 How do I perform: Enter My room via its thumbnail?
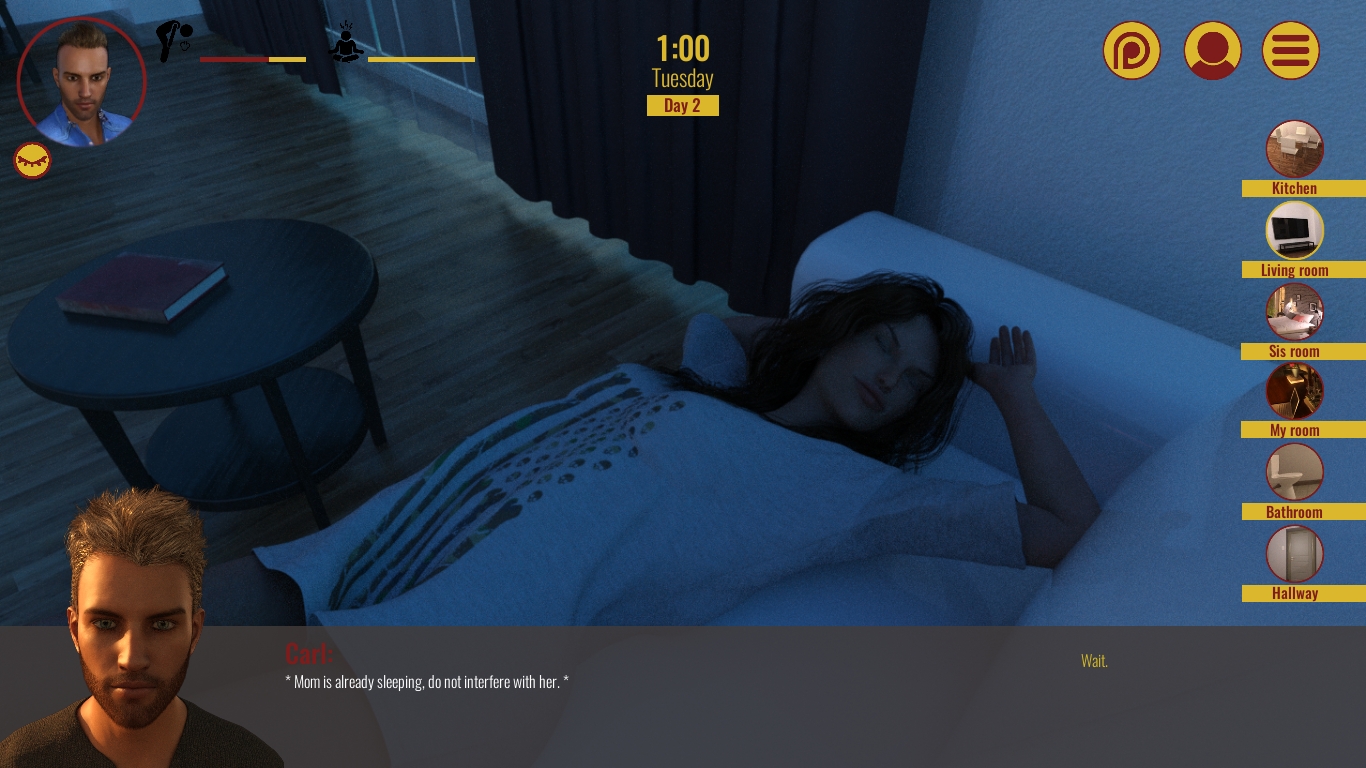pyautogui.click(x=1294, y=390)
